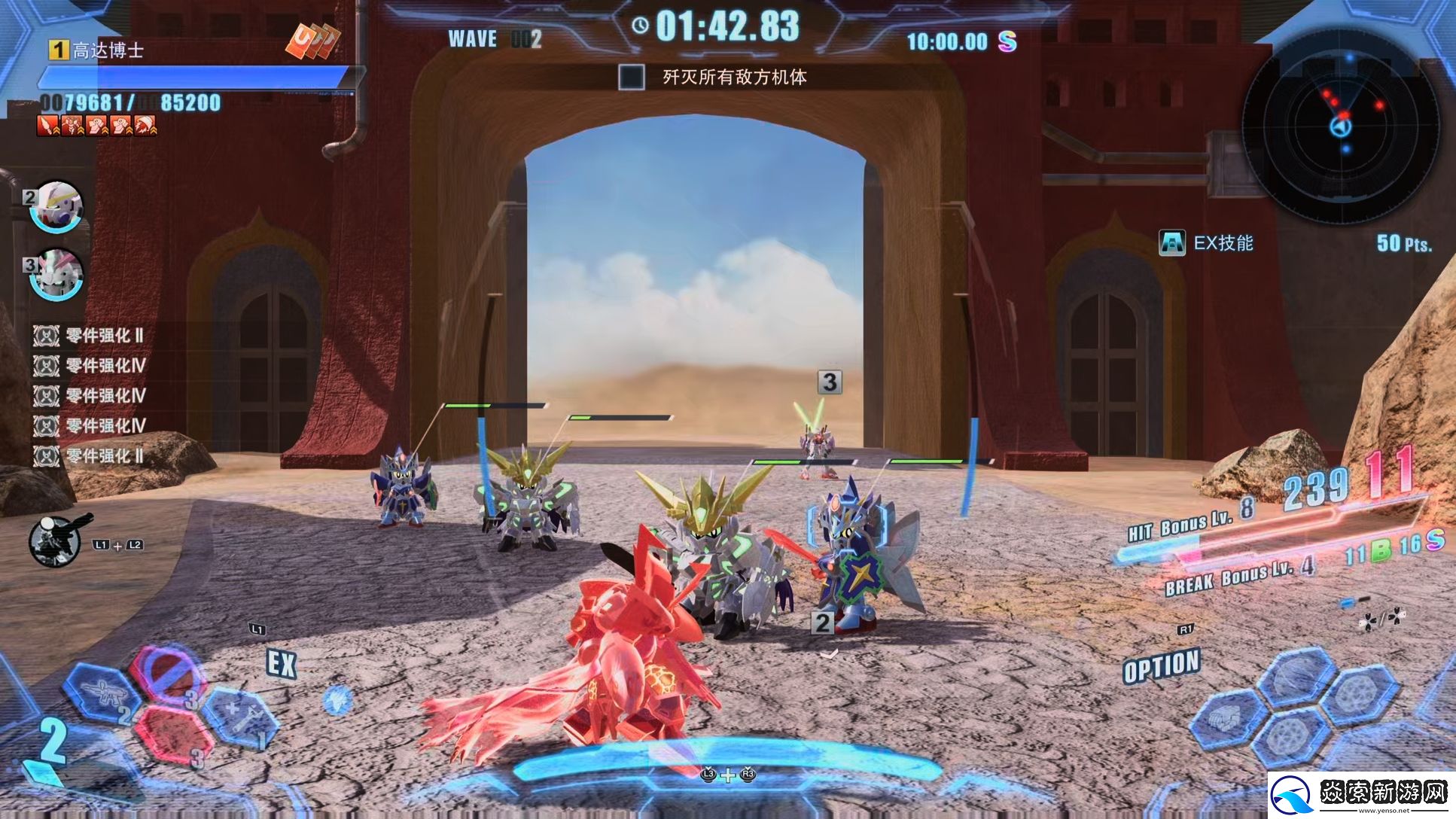Select teammate 2's portrait icon

tap(56, 206)
